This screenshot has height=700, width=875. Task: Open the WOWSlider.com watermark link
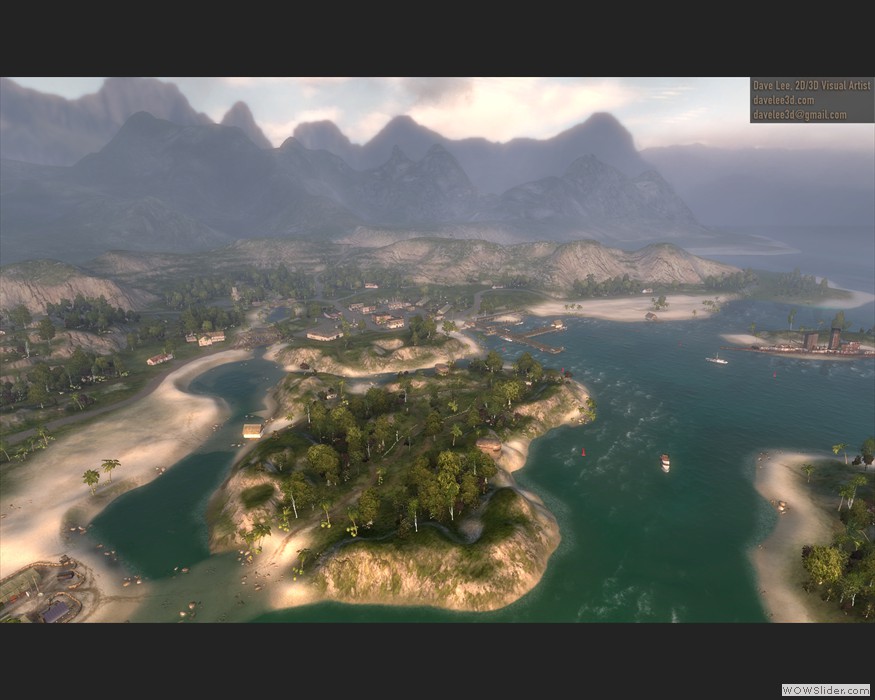(x=825, y=690)
